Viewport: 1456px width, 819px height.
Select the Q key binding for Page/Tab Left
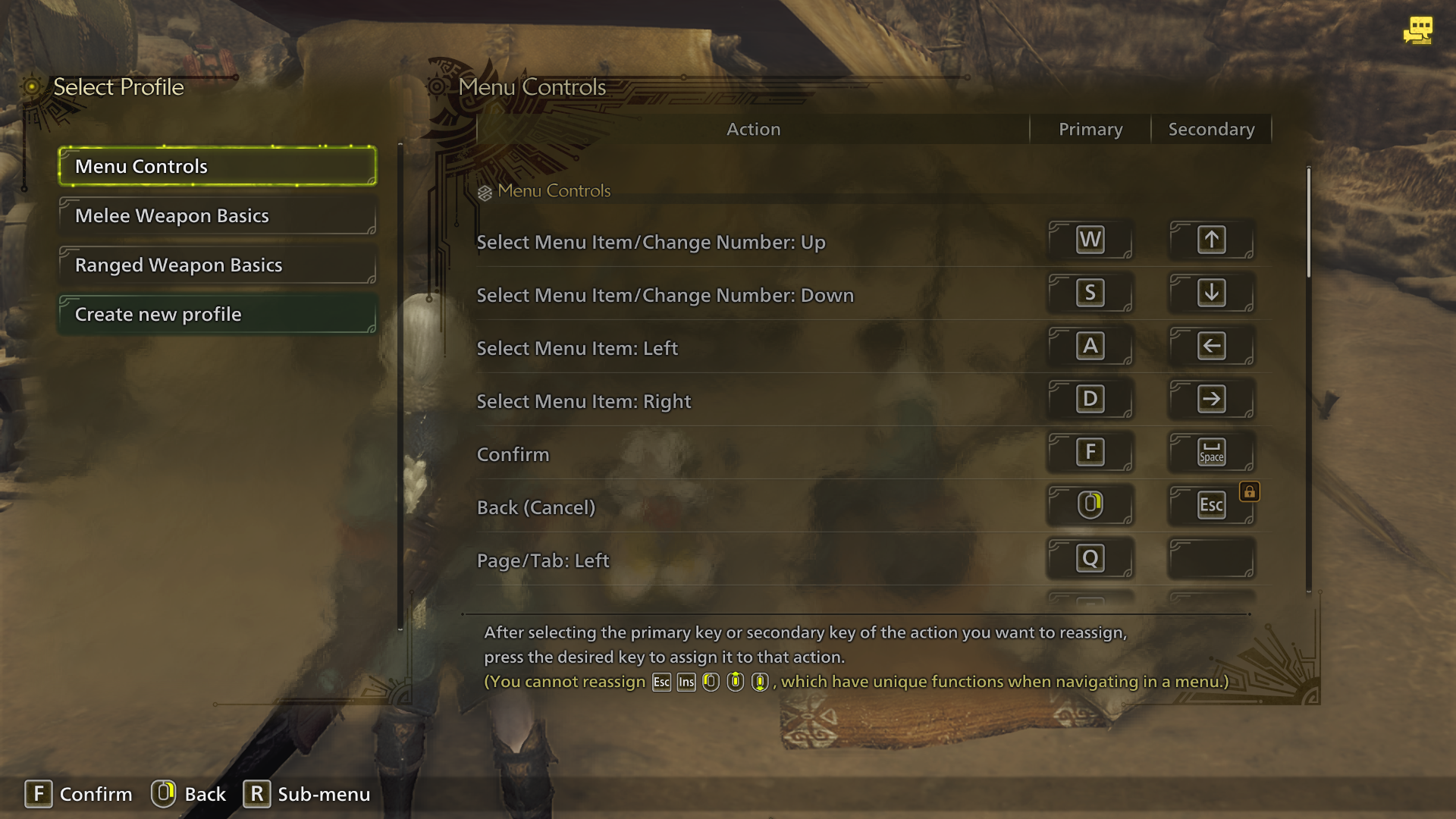click(1090, 557)
